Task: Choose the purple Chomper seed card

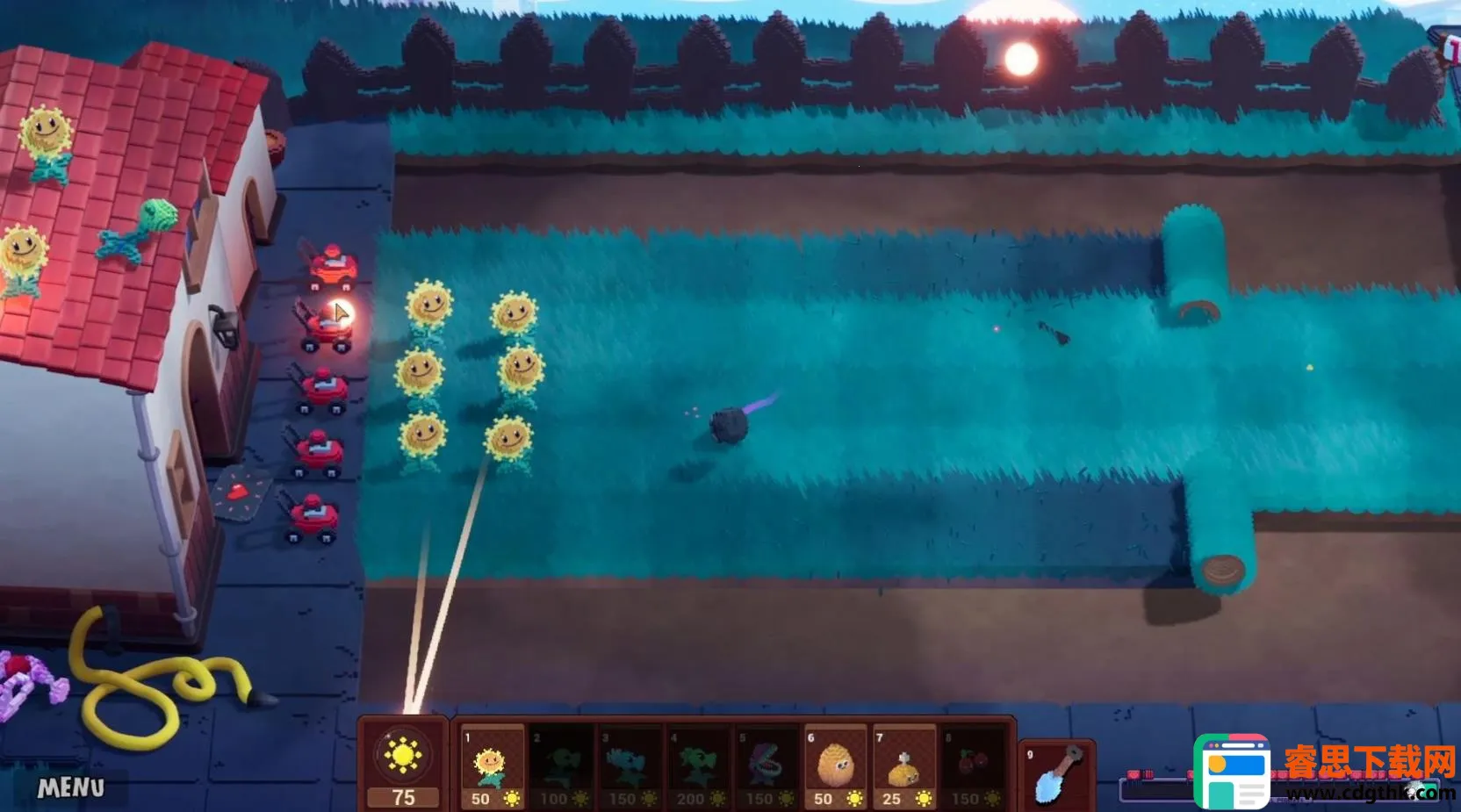Action: point(766,766)
